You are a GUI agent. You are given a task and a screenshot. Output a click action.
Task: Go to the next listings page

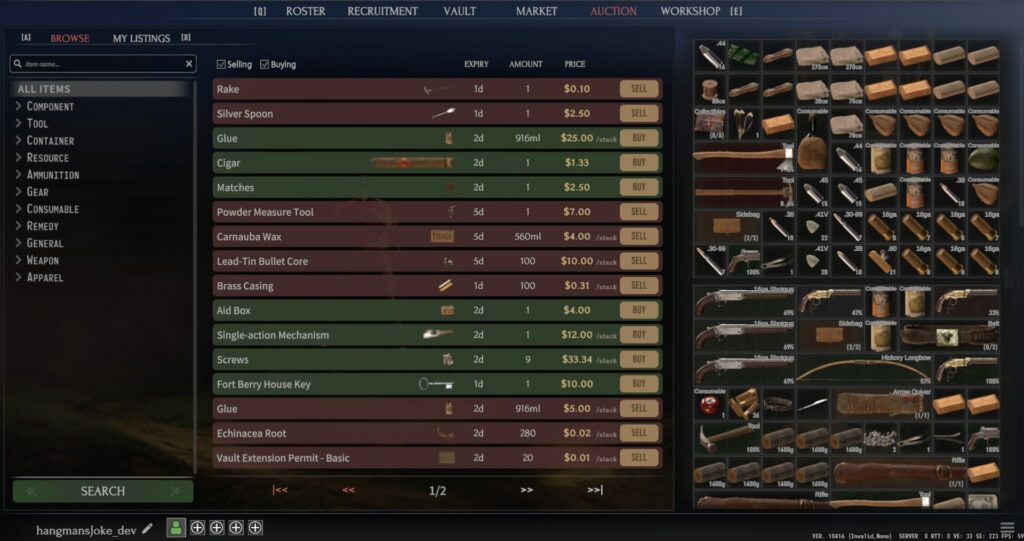pyautogui.click(x=526, y=490)
